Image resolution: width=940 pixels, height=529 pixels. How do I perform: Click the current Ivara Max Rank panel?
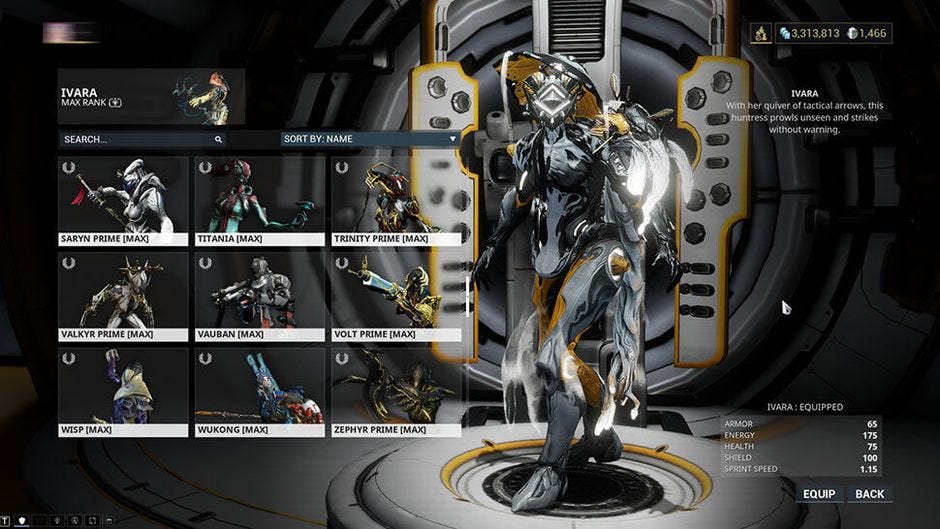151,97
